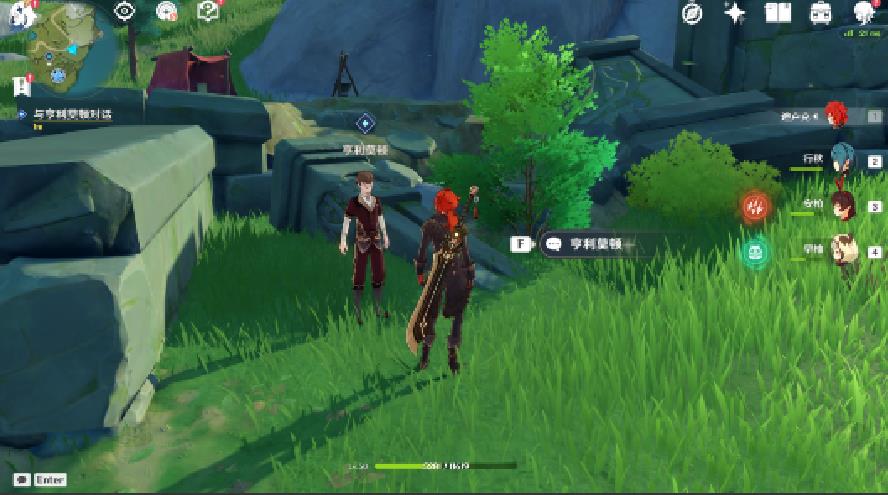Select the red-haired party member in slot 1
This screenshot has width=888, height=495.
[x=836, y=116]
